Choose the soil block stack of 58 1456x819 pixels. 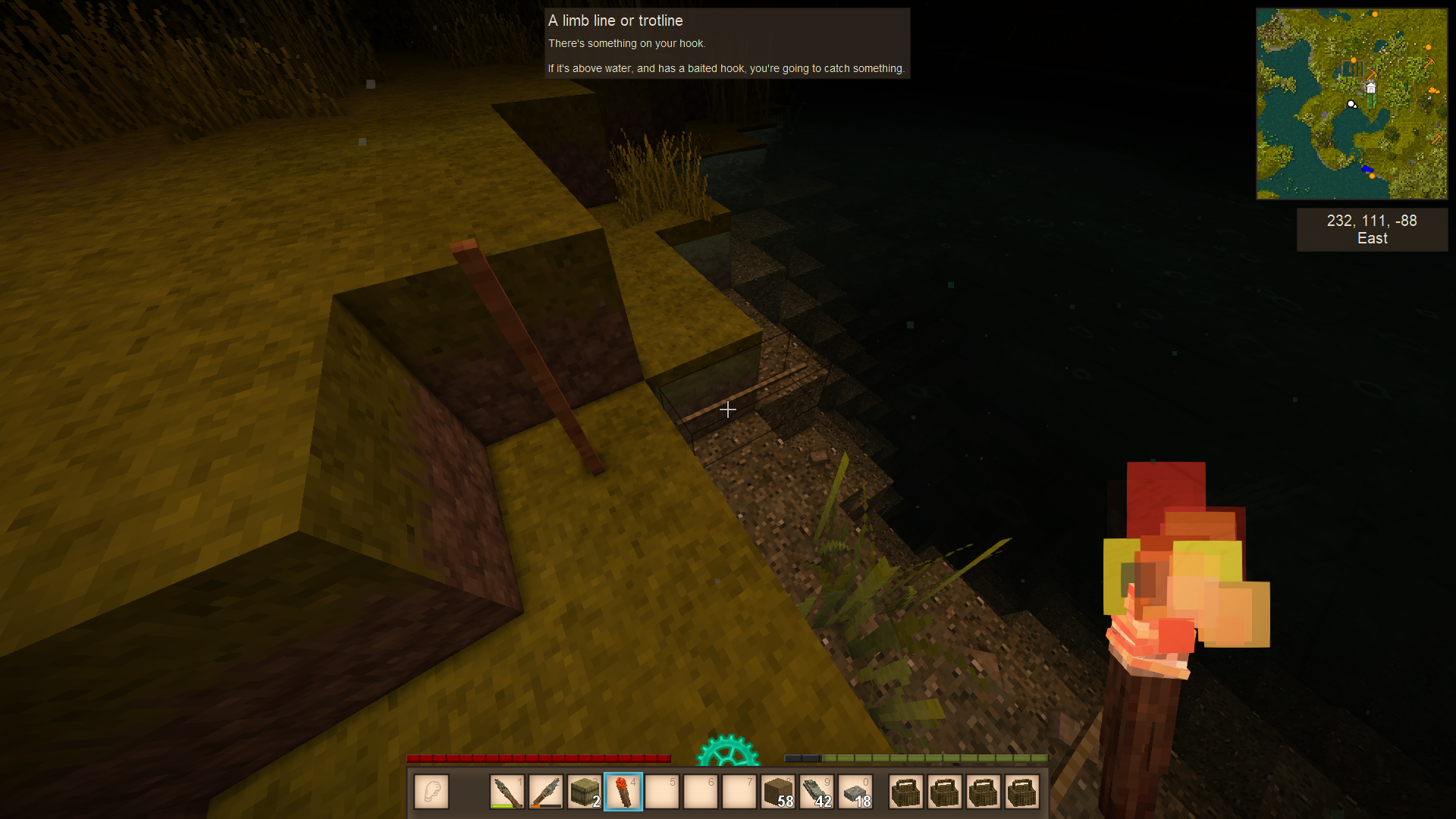778,792
